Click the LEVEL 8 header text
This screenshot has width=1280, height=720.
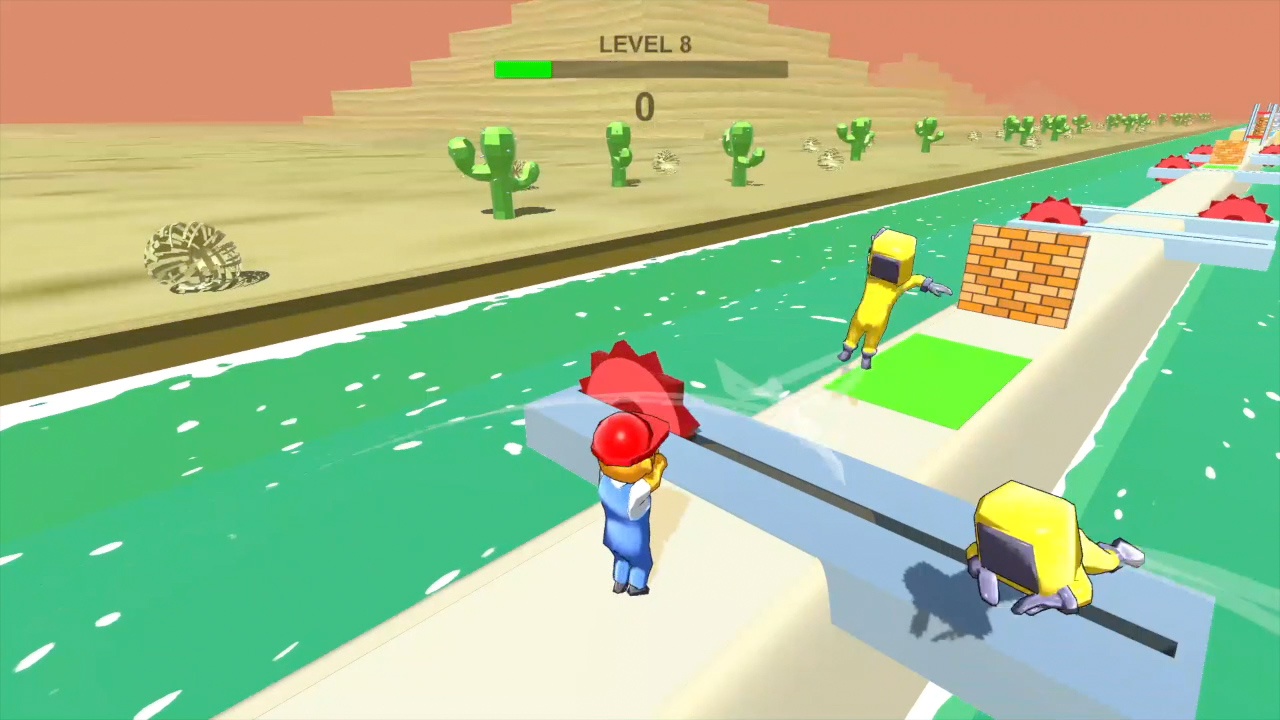click(x=645, y=44)
